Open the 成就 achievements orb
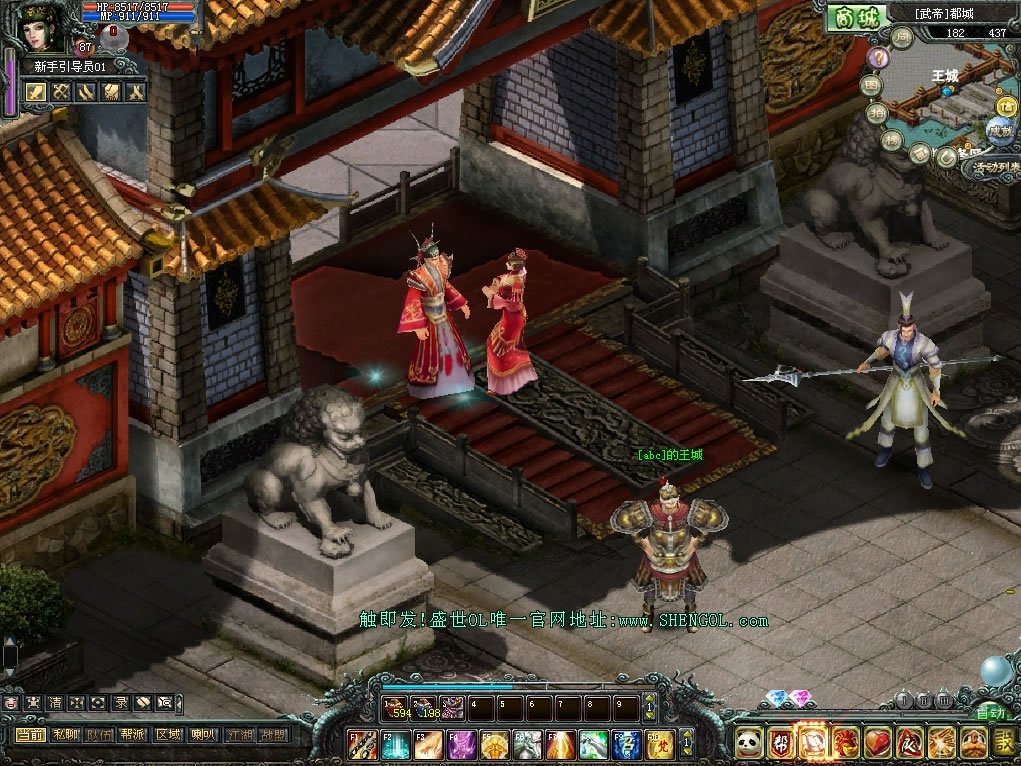1021x766 pixels. coord(999,130)
